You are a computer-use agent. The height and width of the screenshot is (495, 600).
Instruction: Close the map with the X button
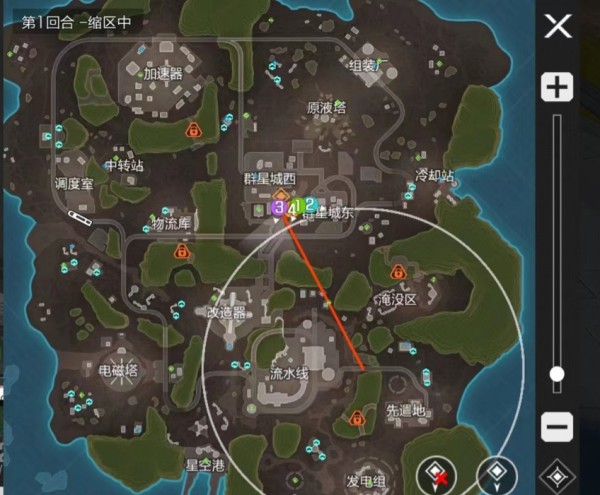[x=557, y=25]
